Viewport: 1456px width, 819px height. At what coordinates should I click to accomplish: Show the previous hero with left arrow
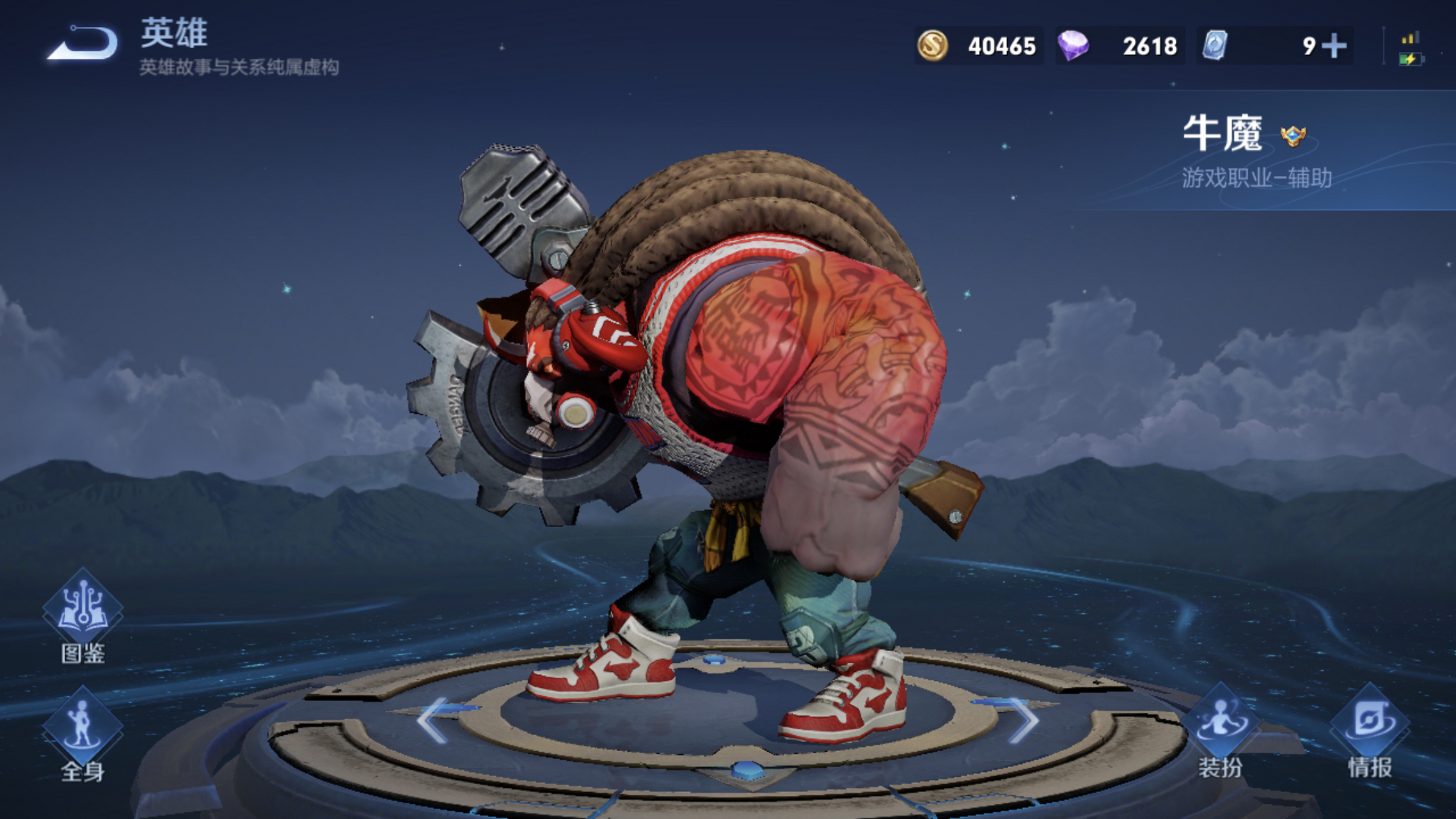click(x=434, y=720)
